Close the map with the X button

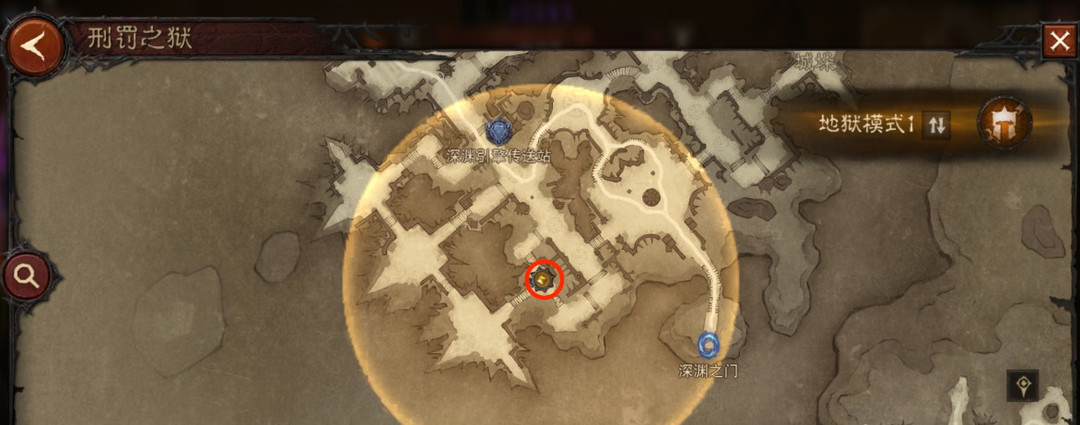point(1059,42)
